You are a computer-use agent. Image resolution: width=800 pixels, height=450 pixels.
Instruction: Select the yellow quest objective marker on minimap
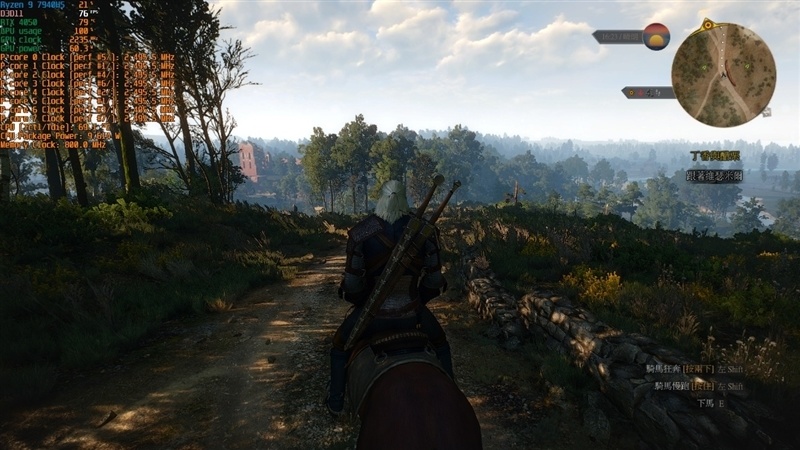click(708, 24)
